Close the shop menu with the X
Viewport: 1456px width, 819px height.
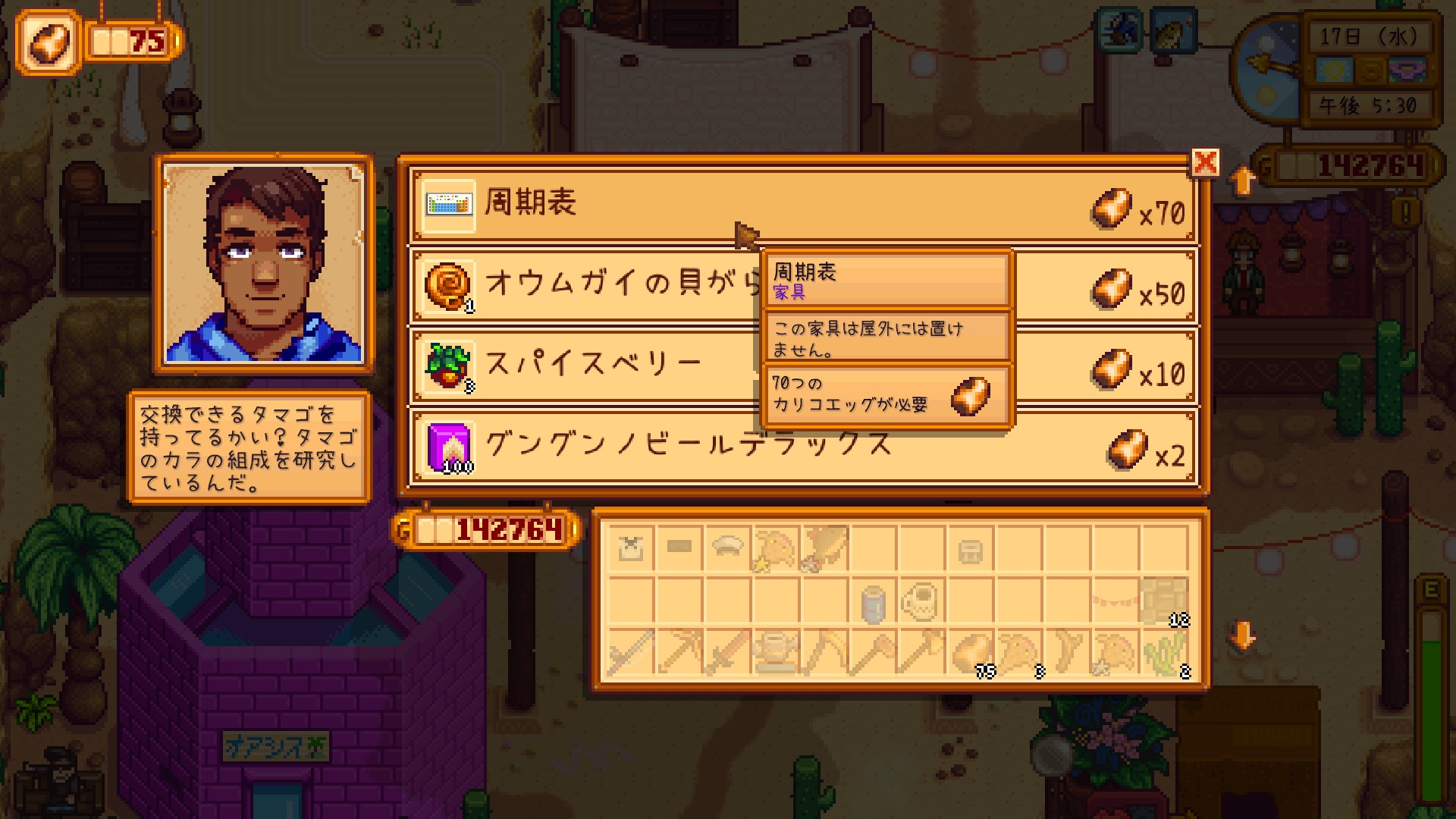pos(1205,162)
